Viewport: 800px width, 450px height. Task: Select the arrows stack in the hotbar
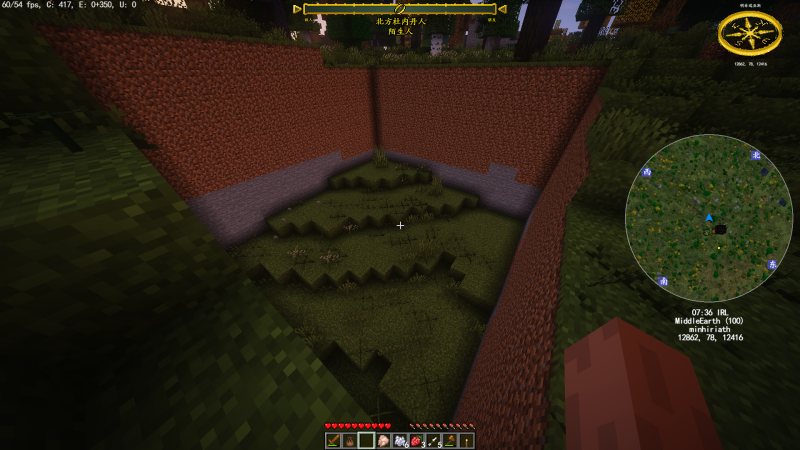pos(434,440)
